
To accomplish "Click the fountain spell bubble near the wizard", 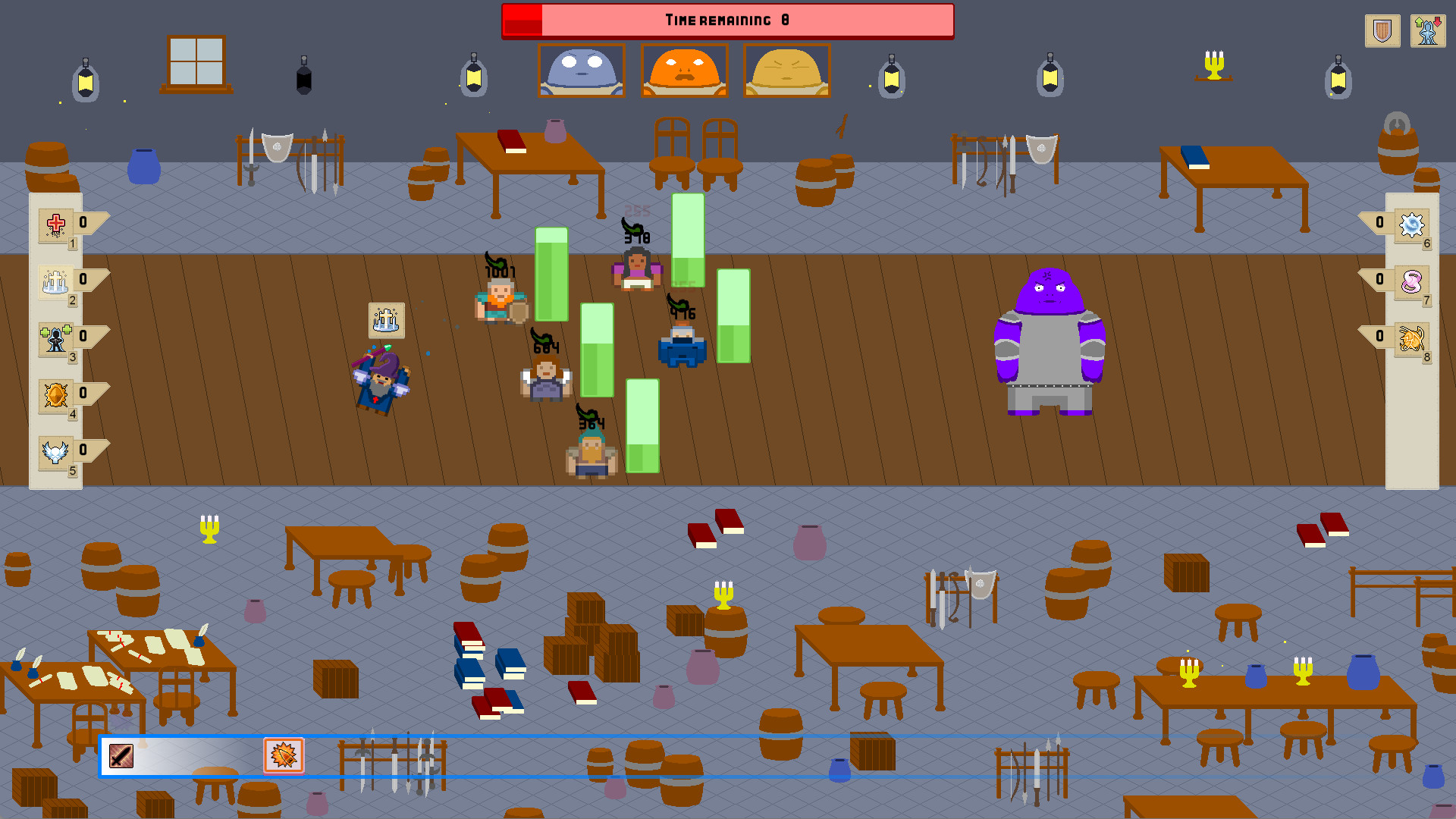I will point(385,321).
